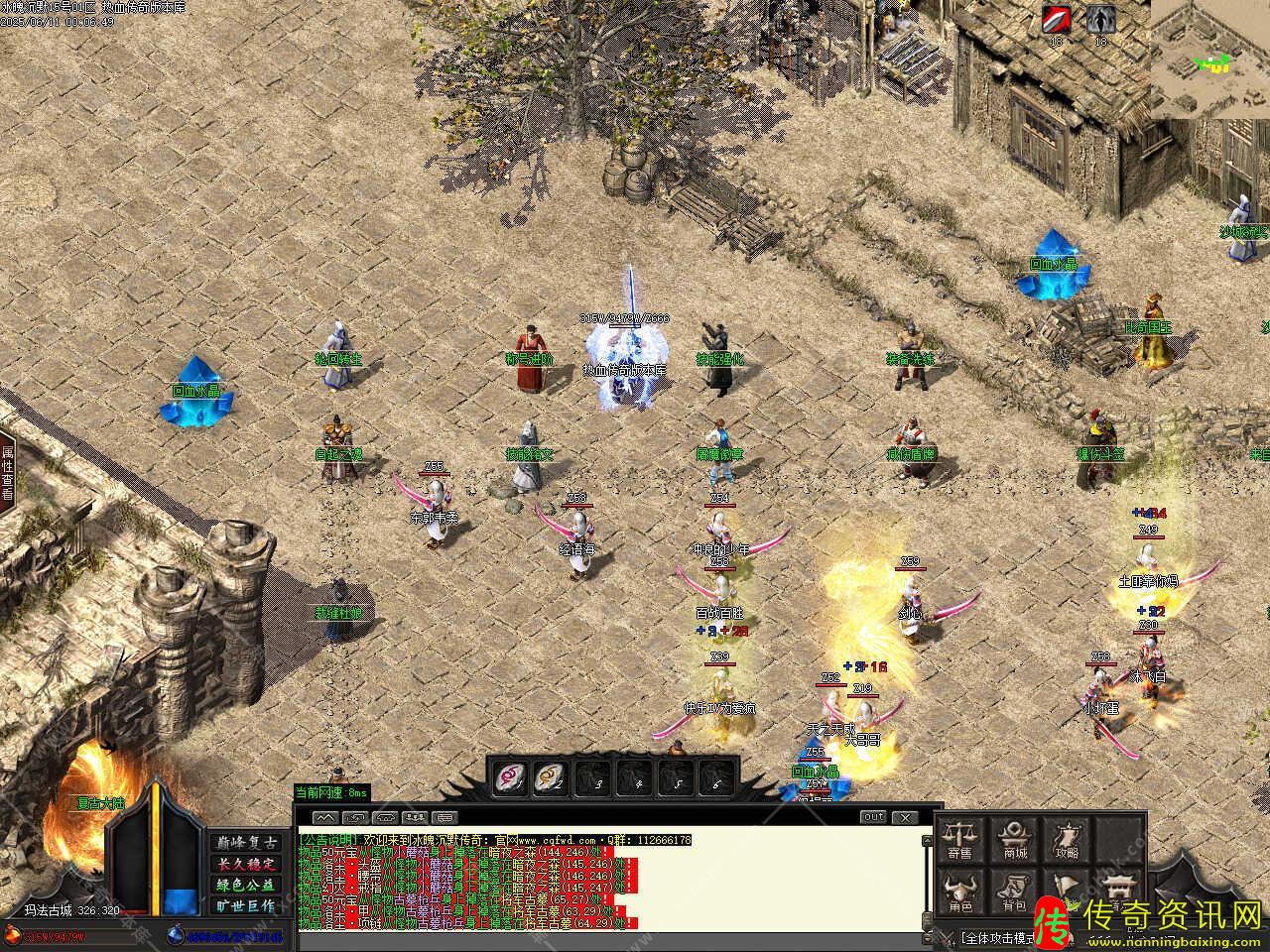Open the minimap in the corner
Screen dimensions: 1270x952
[x=1210, y=58]
